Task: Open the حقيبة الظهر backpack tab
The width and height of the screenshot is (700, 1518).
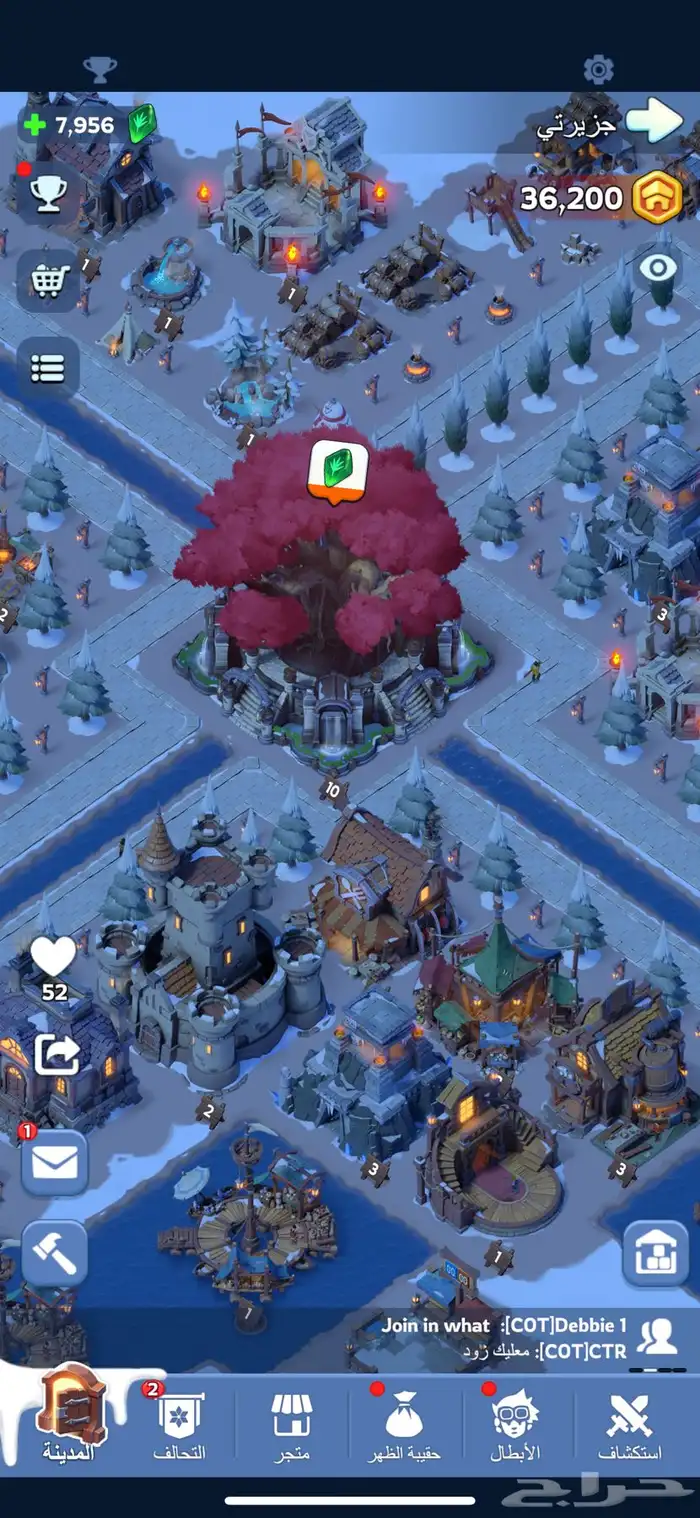Action: 405,1425
